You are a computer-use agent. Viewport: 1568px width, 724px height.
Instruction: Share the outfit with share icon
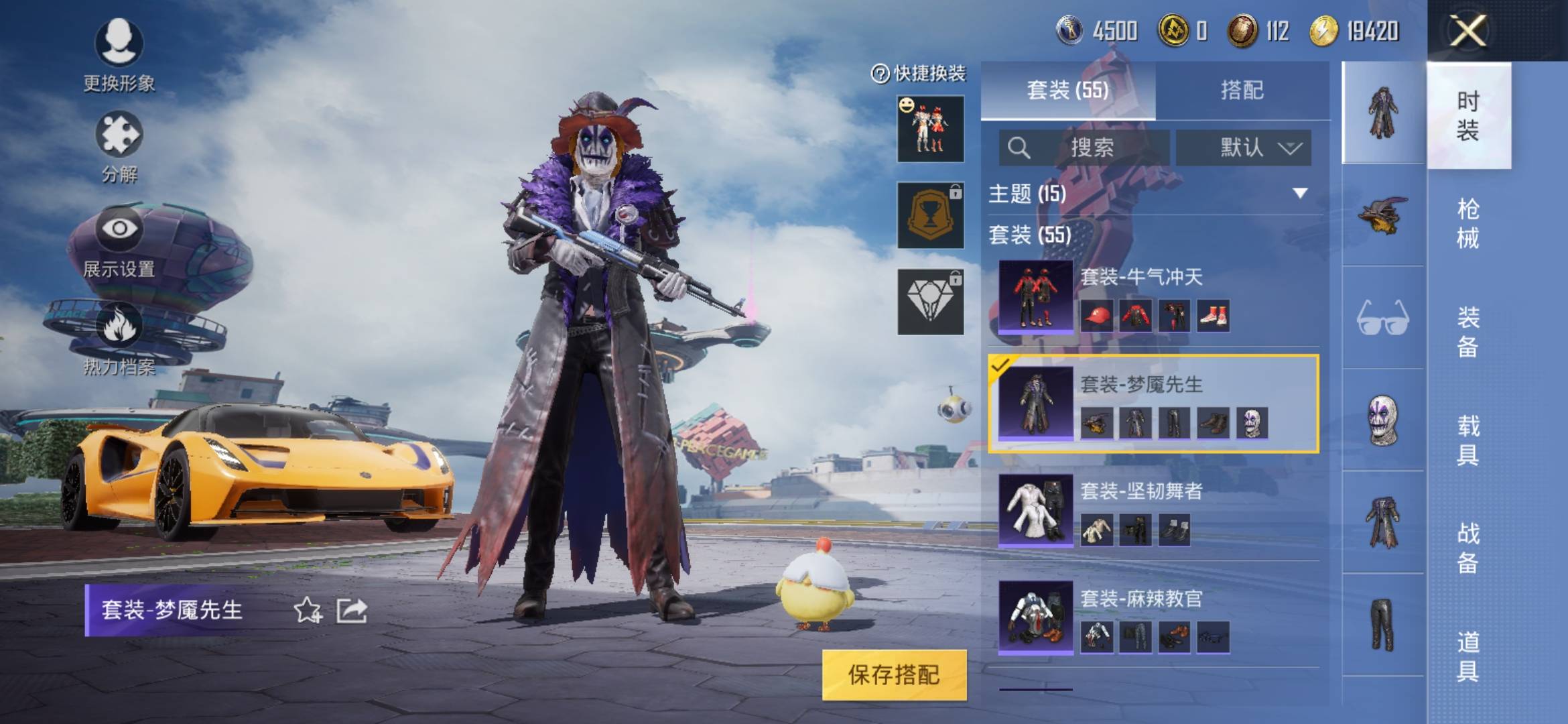click(352, 610)
